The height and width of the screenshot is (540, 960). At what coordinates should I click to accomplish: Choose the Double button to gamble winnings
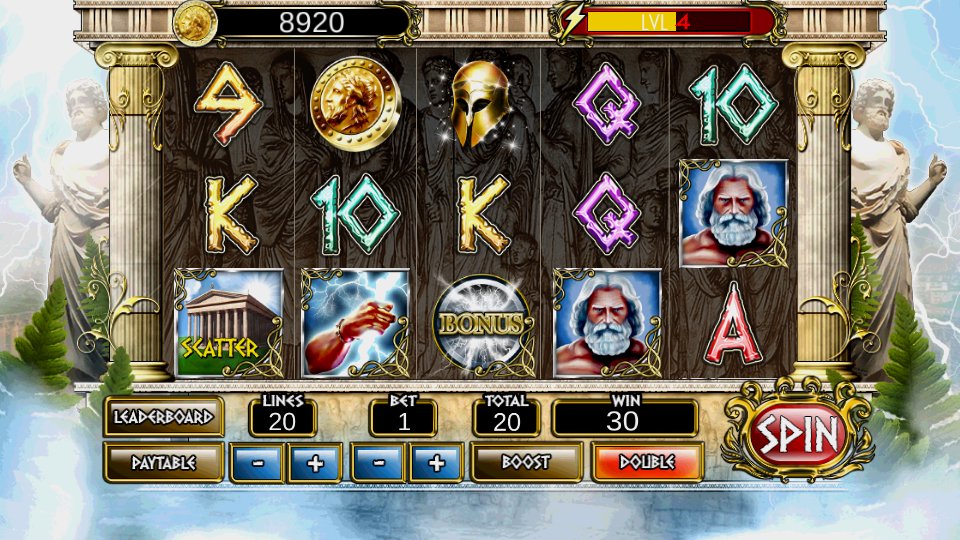pos(646,462)
